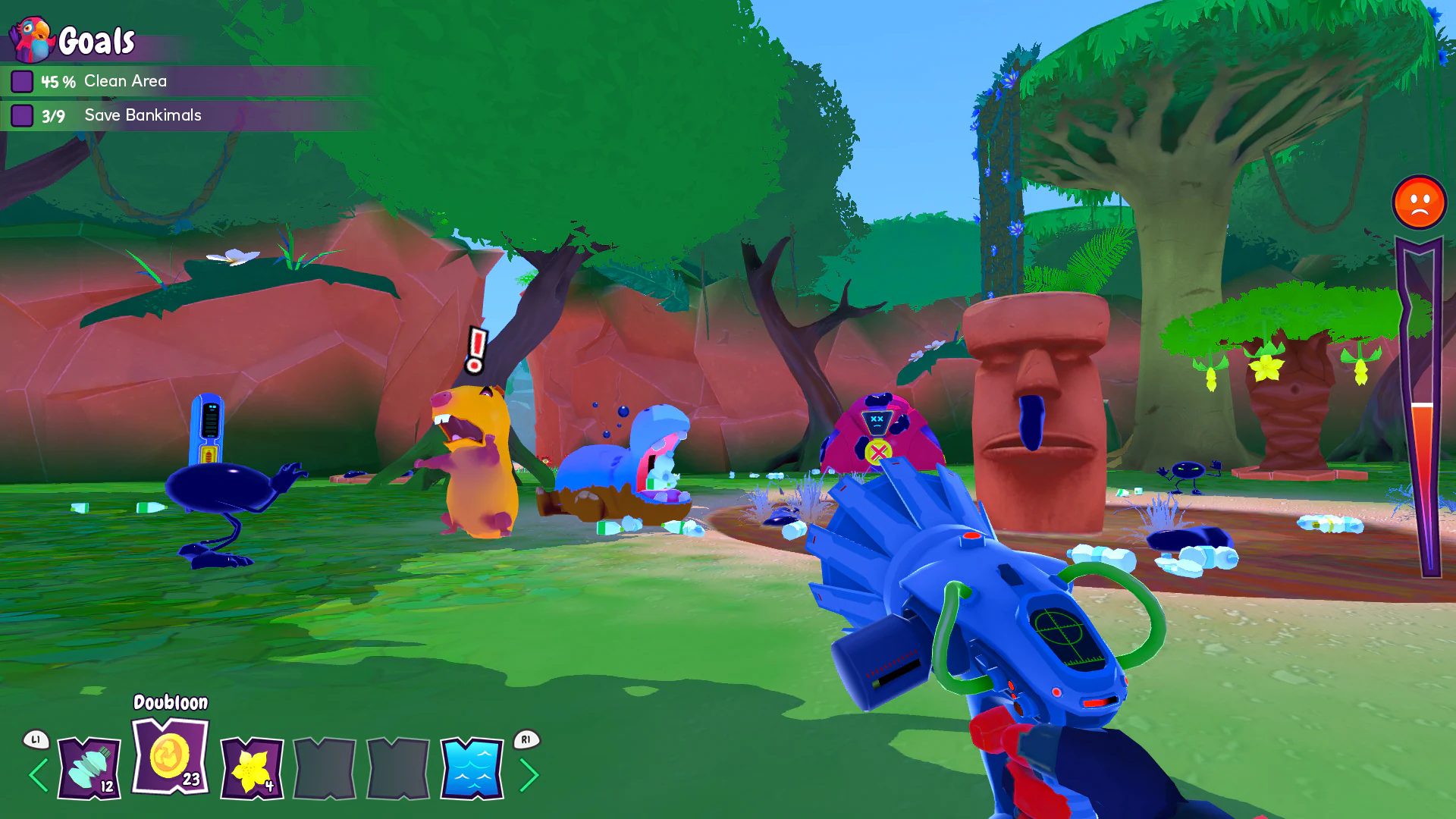Click the right green arrow to cycle cards
This screenshot has height=819, width=1456.
tap(531, 775)
